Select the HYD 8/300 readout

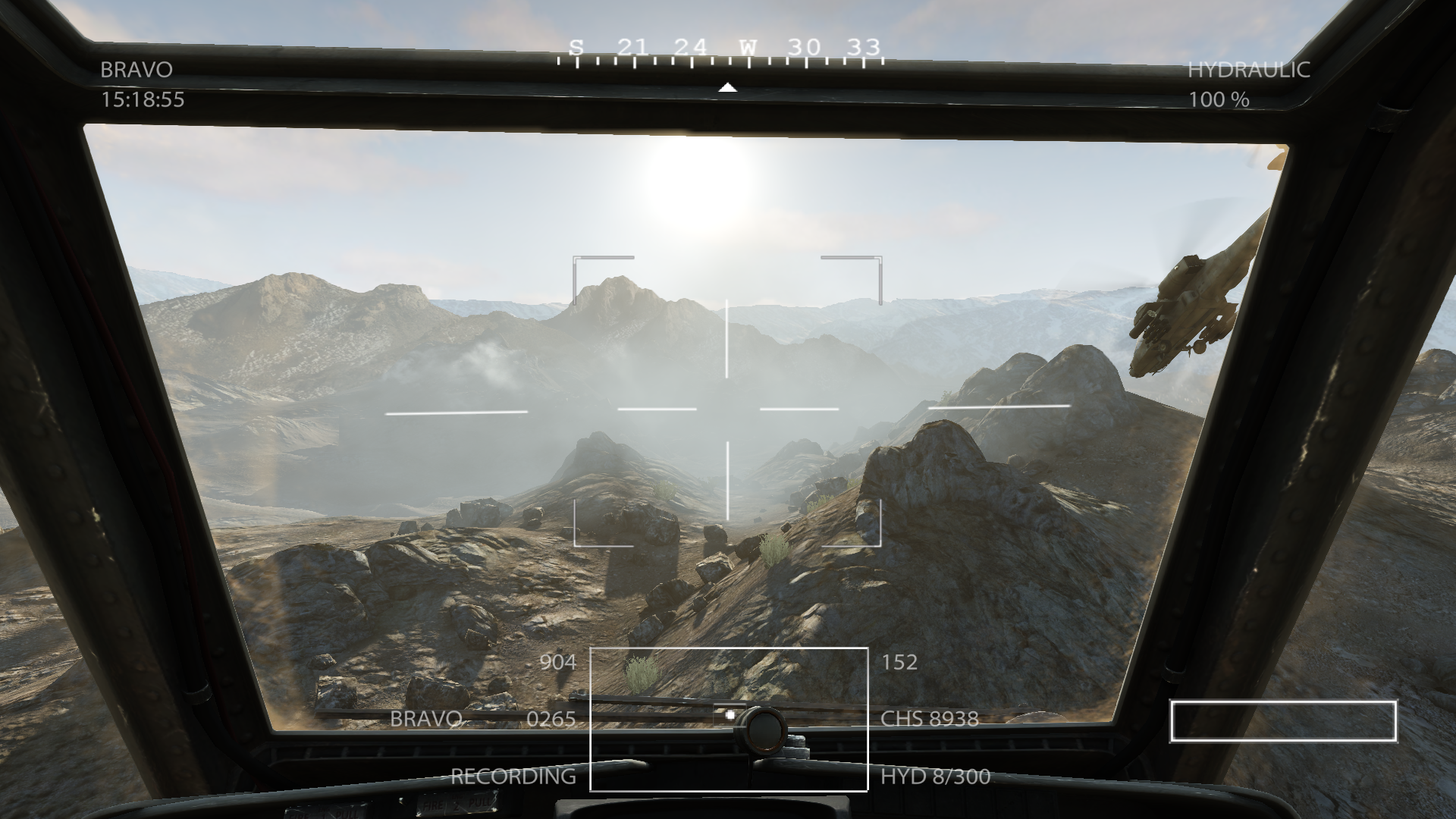click(x=934, y=777)
